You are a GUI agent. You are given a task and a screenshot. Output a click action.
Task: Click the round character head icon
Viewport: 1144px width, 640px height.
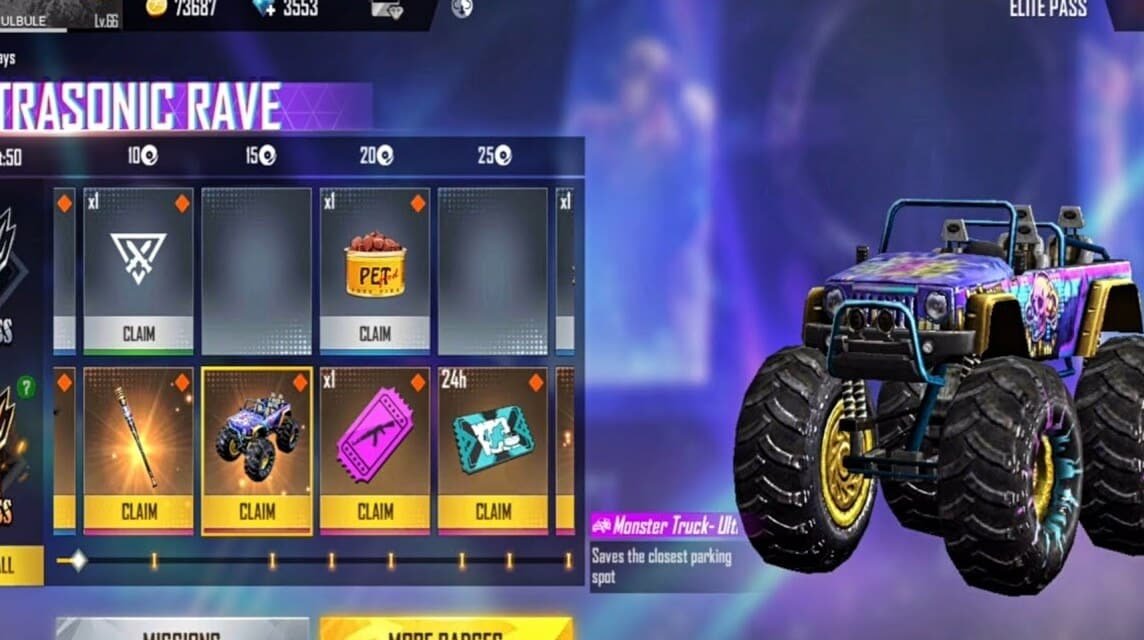[462, 9]
